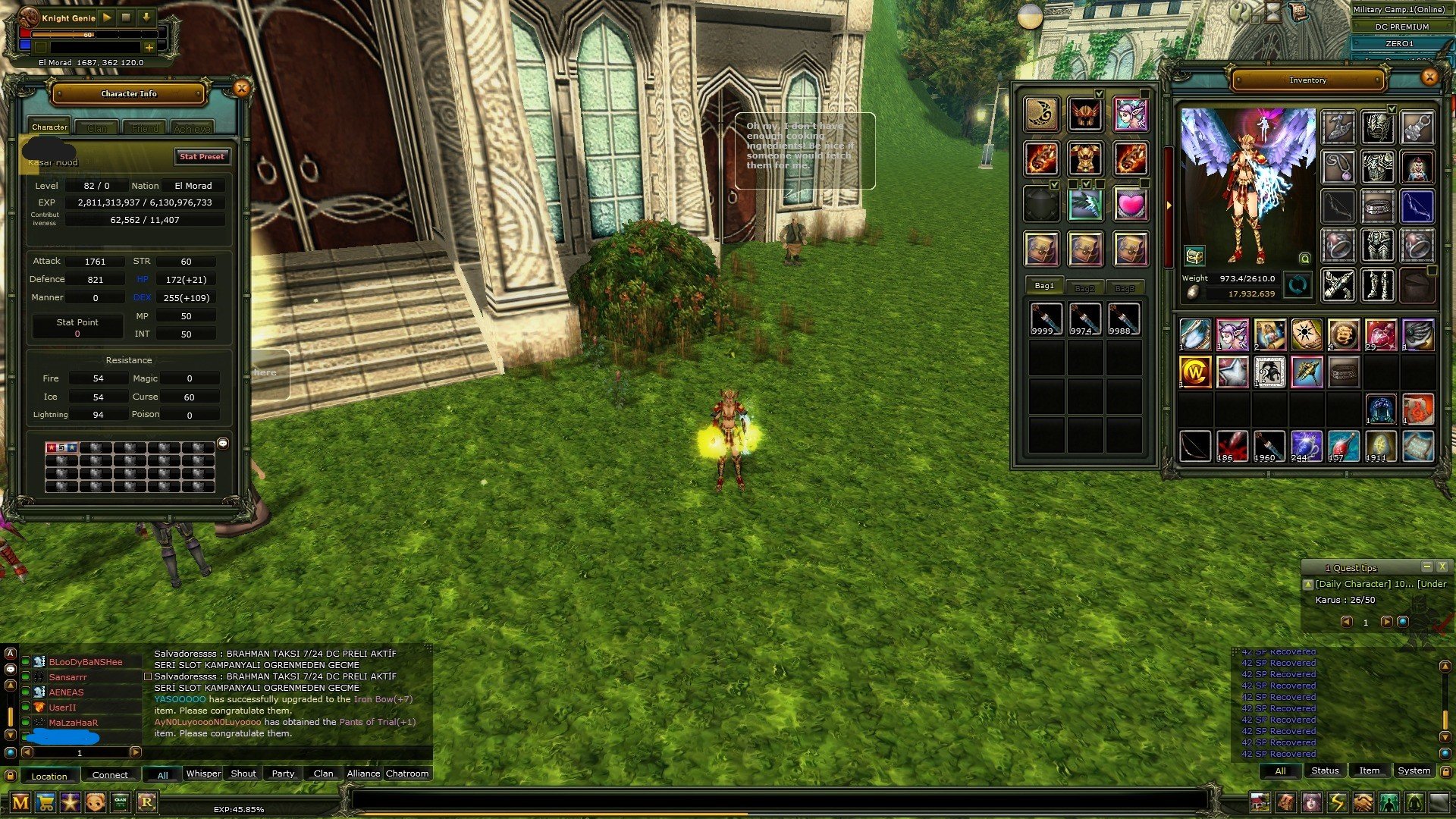The height and width of the screenshot is (819, 1456).
Task: Start the Knight Genie play button
Action: 107,17
